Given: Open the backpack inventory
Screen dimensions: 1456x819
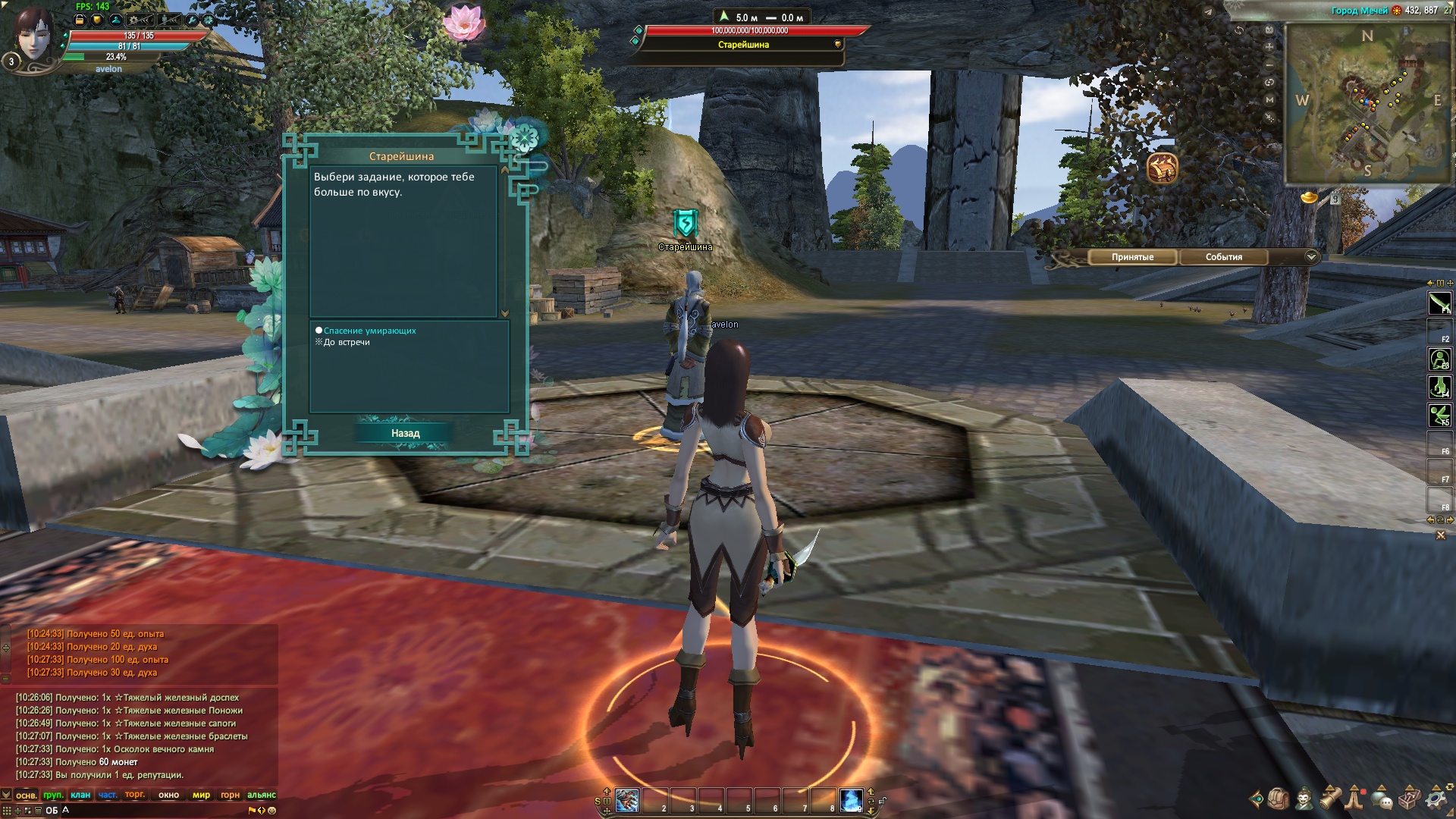Looking at the screenshot, I should click(1278, 799).
